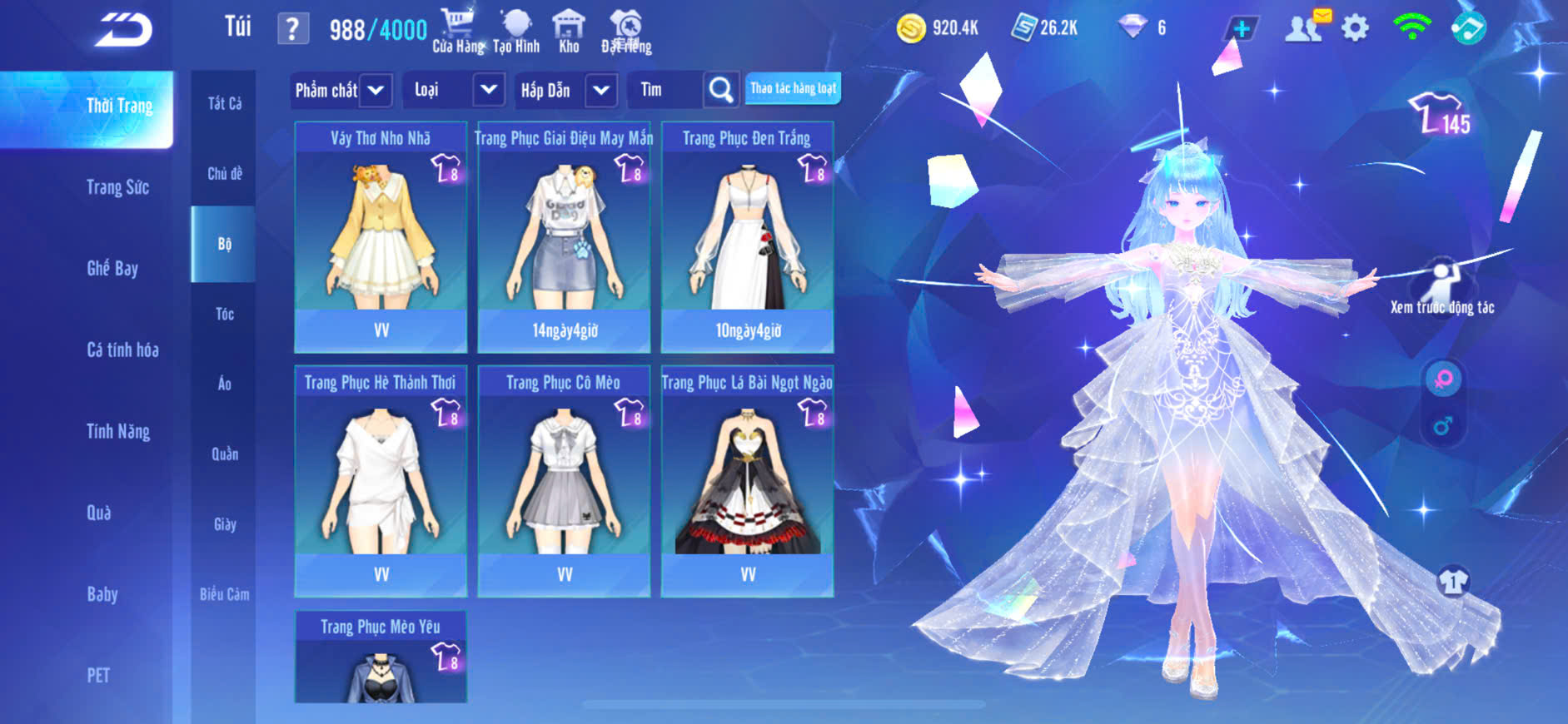The width and height of the screenshot is (1568, 724).
Task: Select the Giày shoes category
Action: (x=224, y=524)
